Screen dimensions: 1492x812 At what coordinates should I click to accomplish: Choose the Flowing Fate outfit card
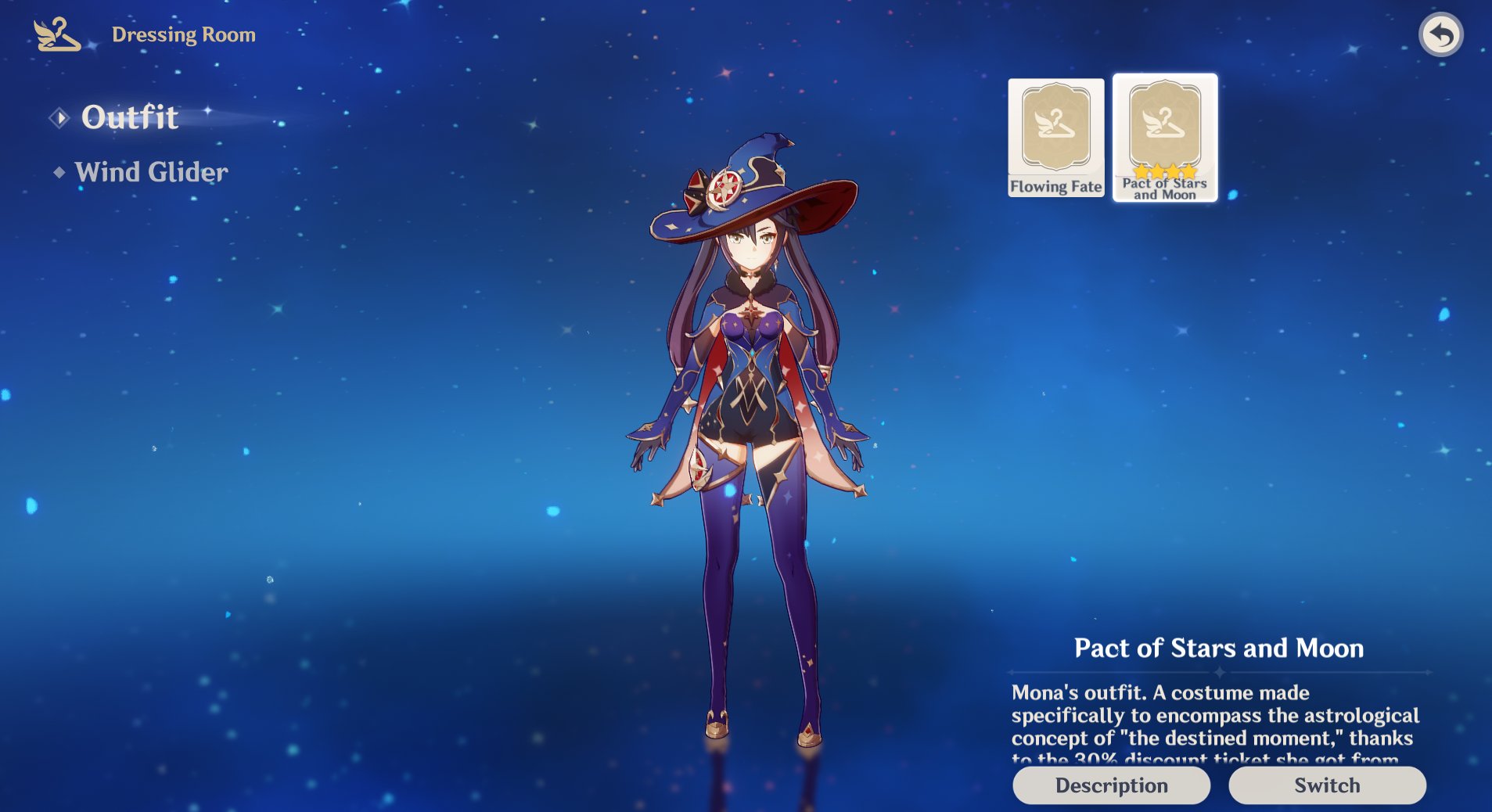[x=1055, y=138]
